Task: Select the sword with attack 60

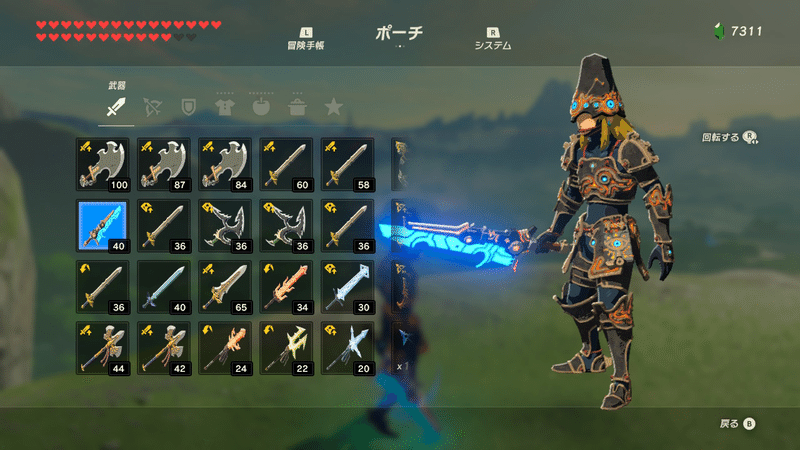Action: (x=287, y=164)
